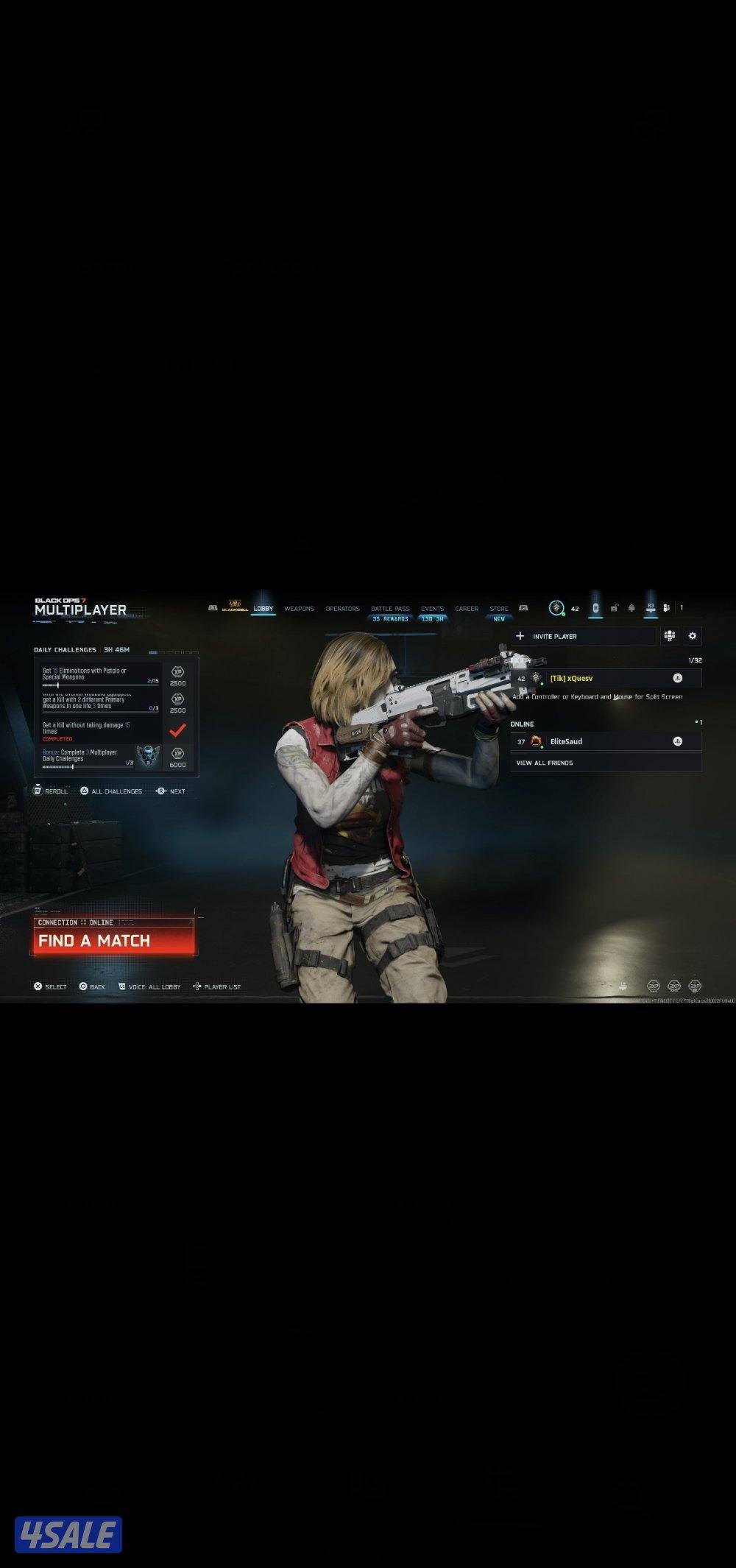
Task: Open the Store tab
Action: [499, 609]
